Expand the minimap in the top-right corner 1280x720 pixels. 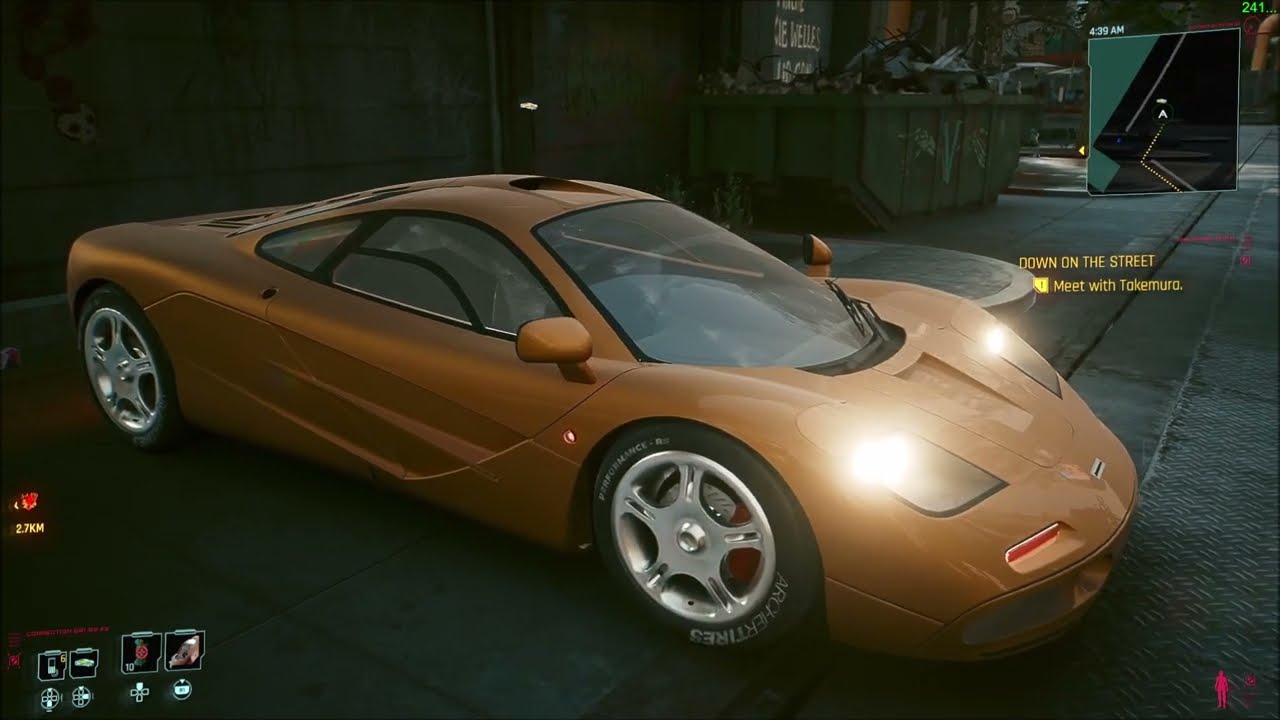(x=1162, y=112)
